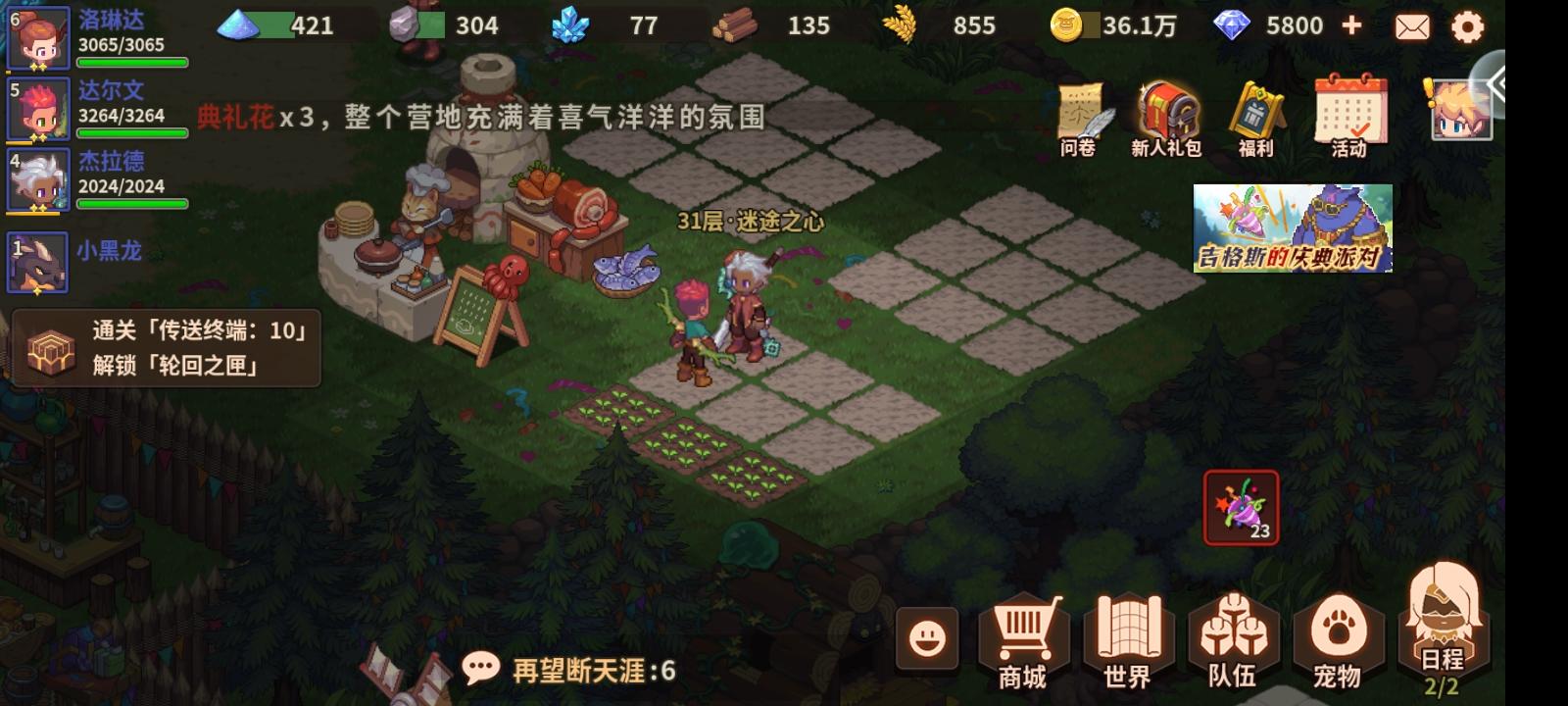Select 小黑龙's character portrait
The height and width of the screenshot is (706, 1568).
[x=36, y=263]
